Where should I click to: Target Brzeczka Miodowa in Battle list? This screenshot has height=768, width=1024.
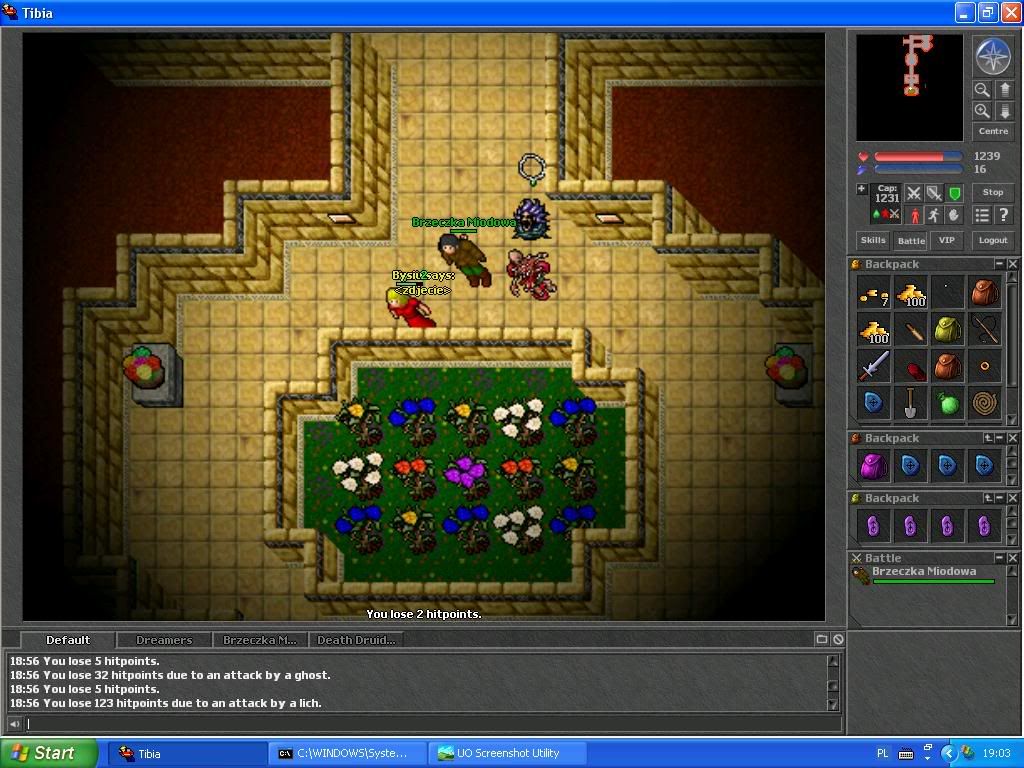pyautogui.click(x=923, y=572)
